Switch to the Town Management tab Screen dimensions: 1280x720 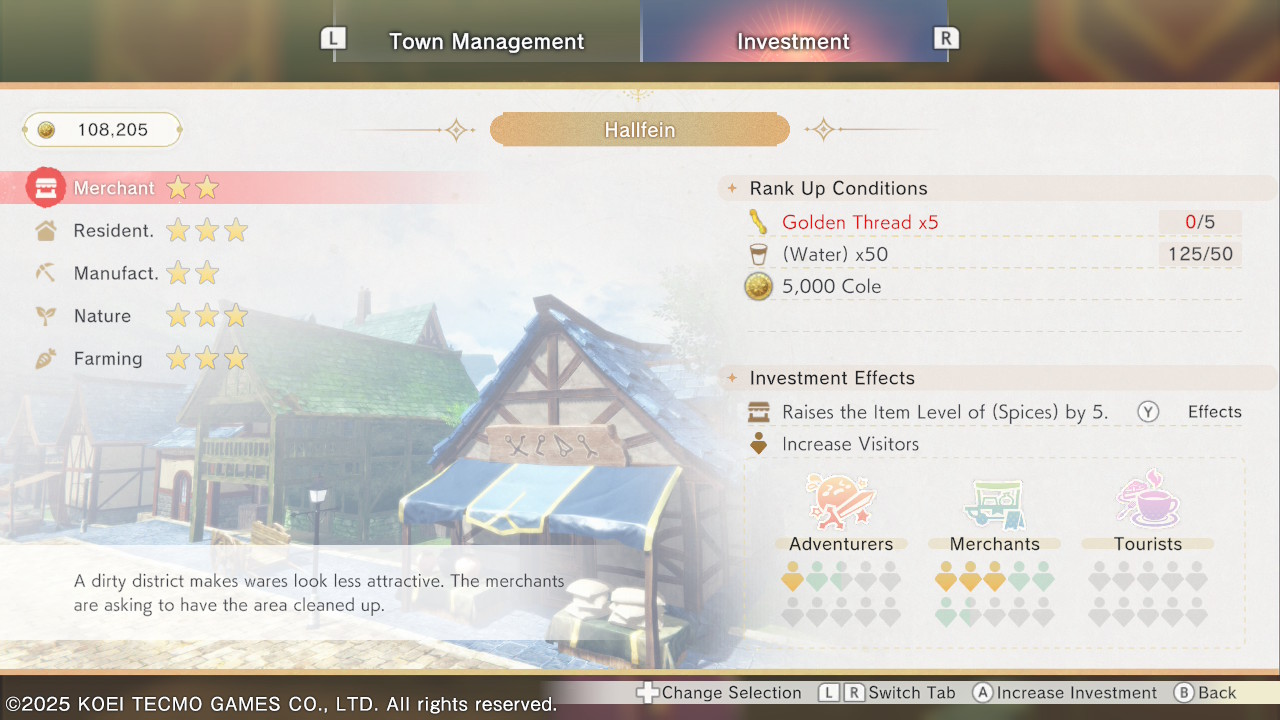(486, 42)
